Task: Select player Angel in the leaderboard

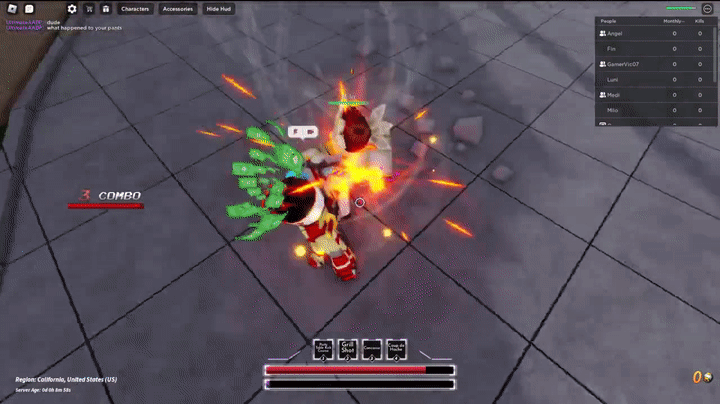Action: (x=615, y=33)
